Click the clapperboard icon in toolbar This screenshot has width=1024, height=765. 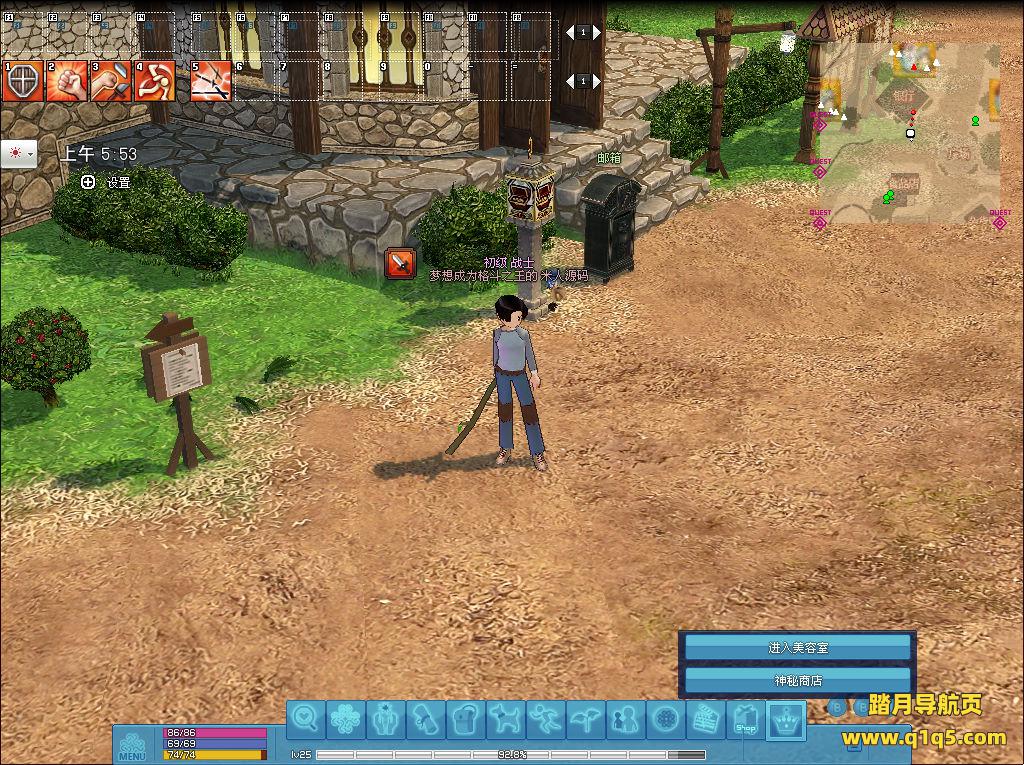(x=706, y=719)
